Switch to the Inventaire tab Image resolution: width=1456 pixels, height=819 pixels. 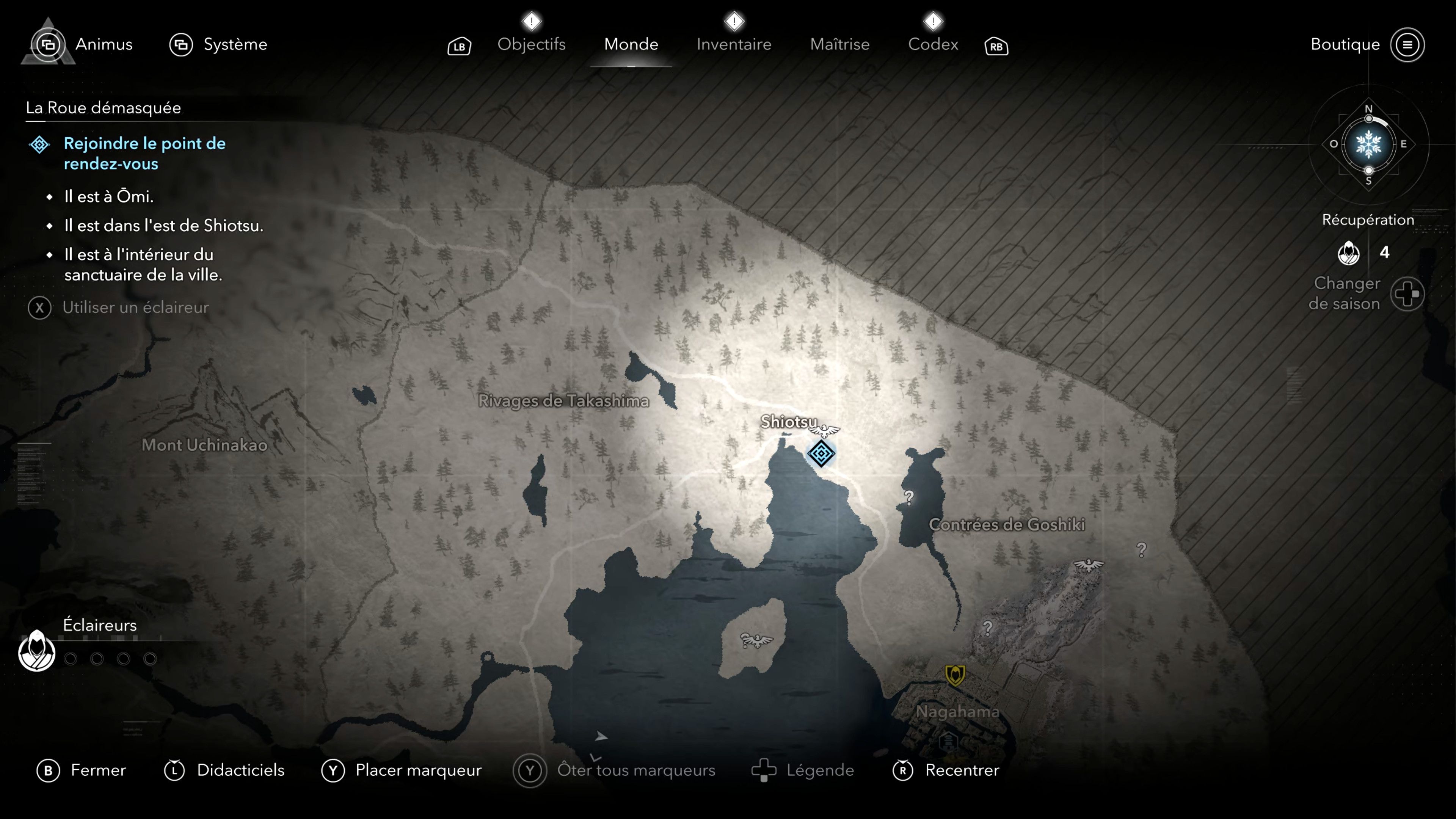(x=734, y=44)
